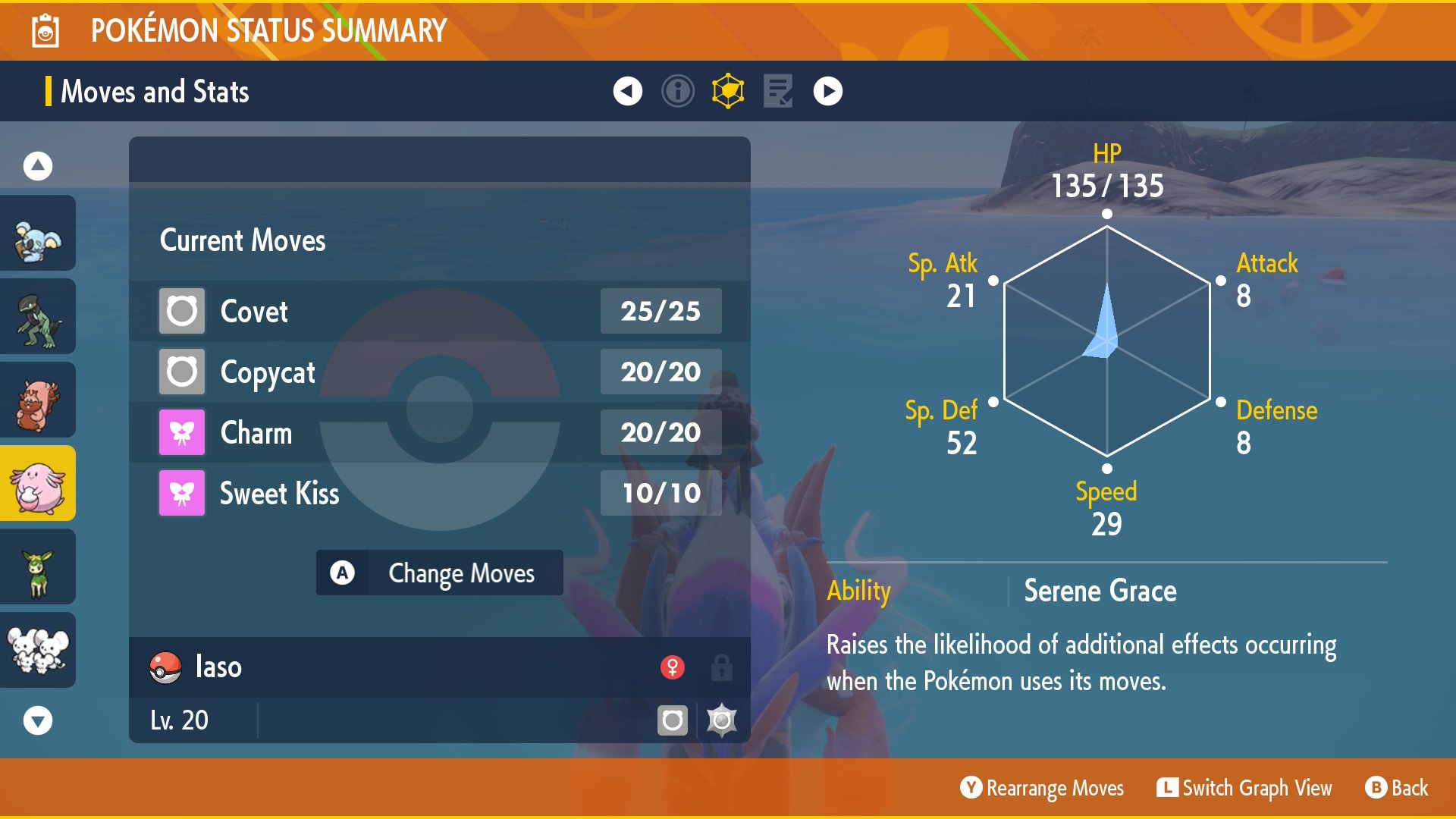Select the blue elephant Pokémon in party
Screen dimensions: 1456x819
(x=38, y=234)
